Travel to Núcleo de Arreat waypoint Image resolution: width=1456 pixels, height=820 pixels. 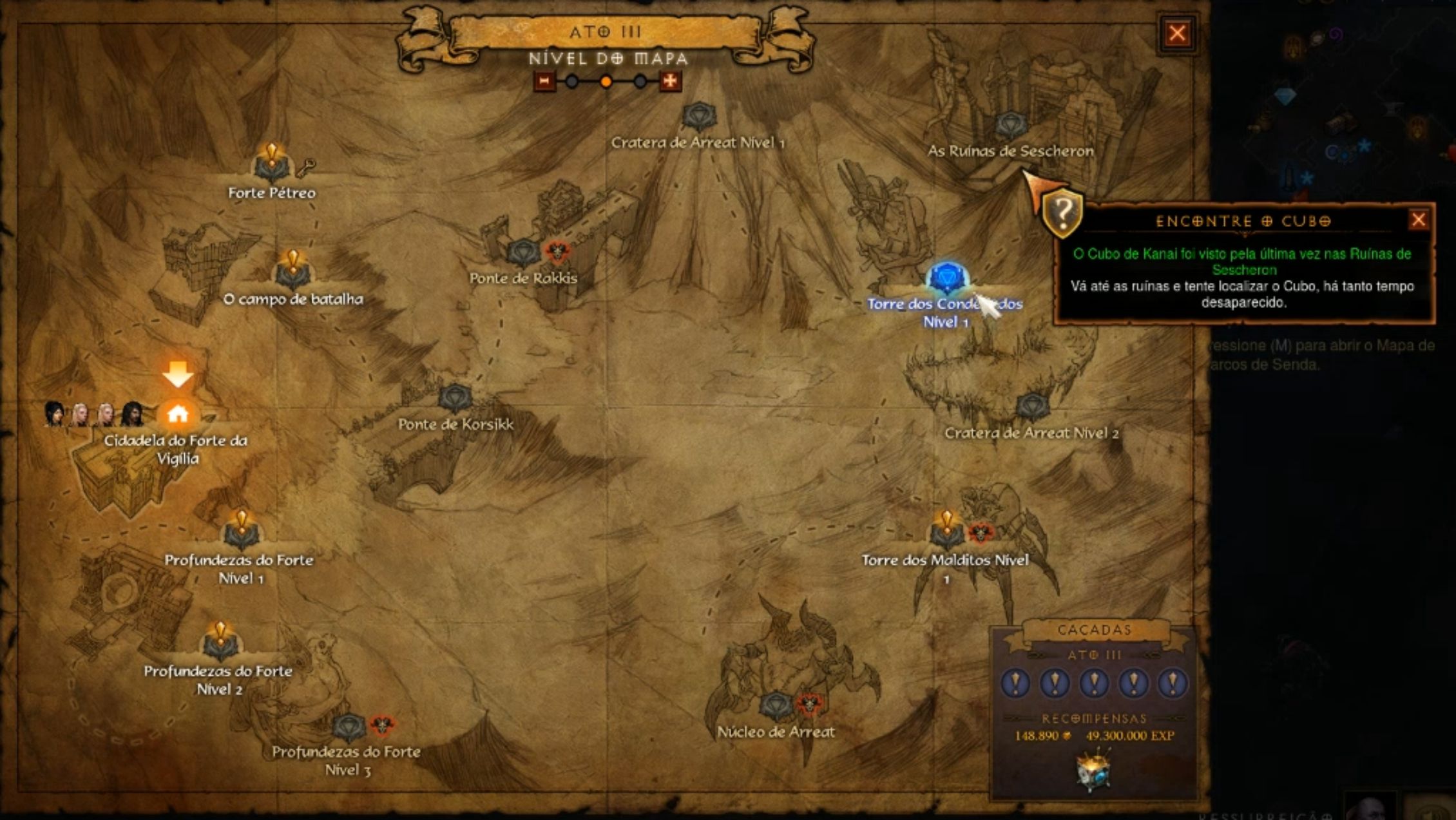tap(776, 706)
